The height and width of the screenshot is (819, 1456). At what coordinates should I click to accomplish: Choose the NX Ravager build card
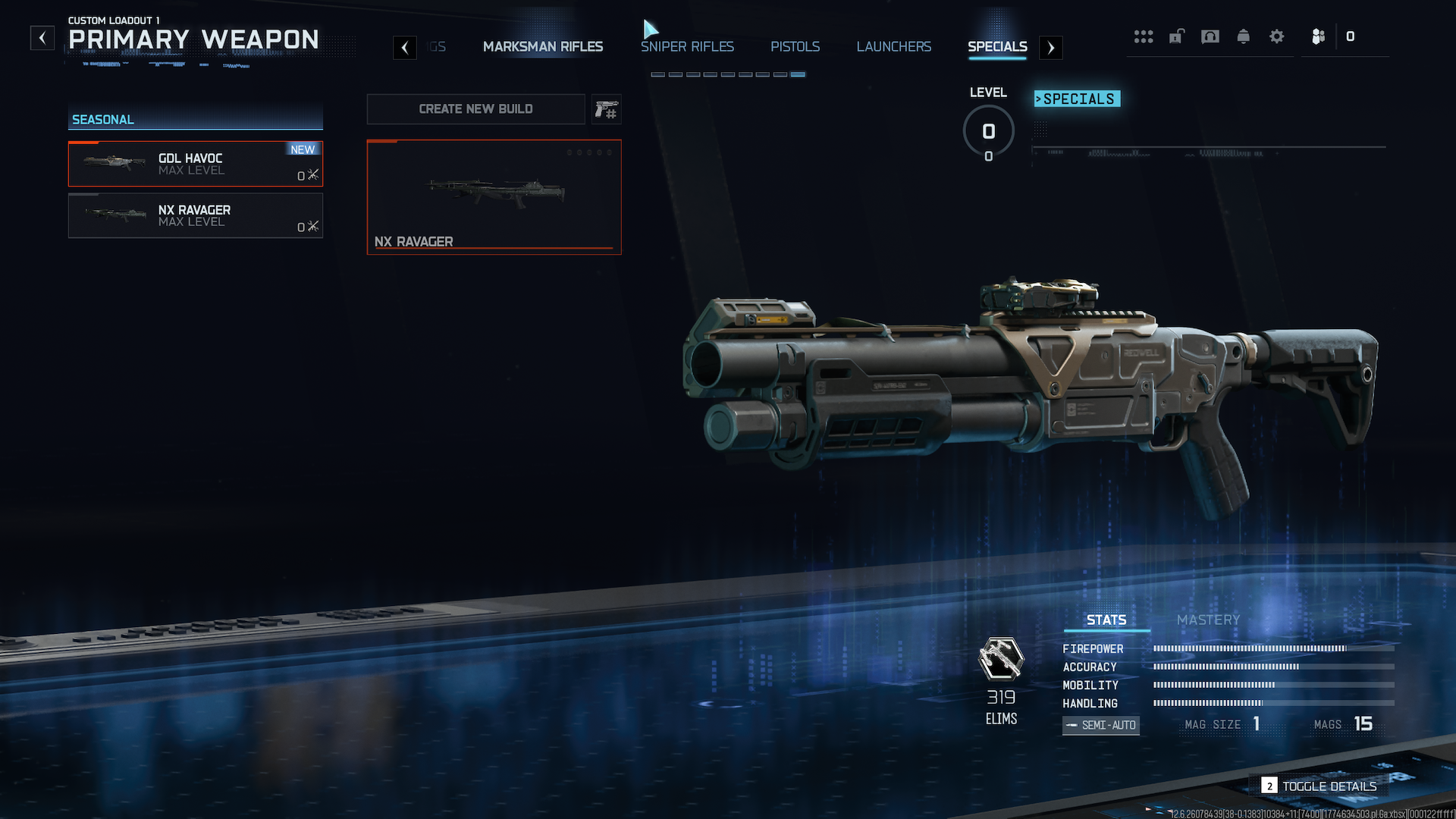point(494,197)
